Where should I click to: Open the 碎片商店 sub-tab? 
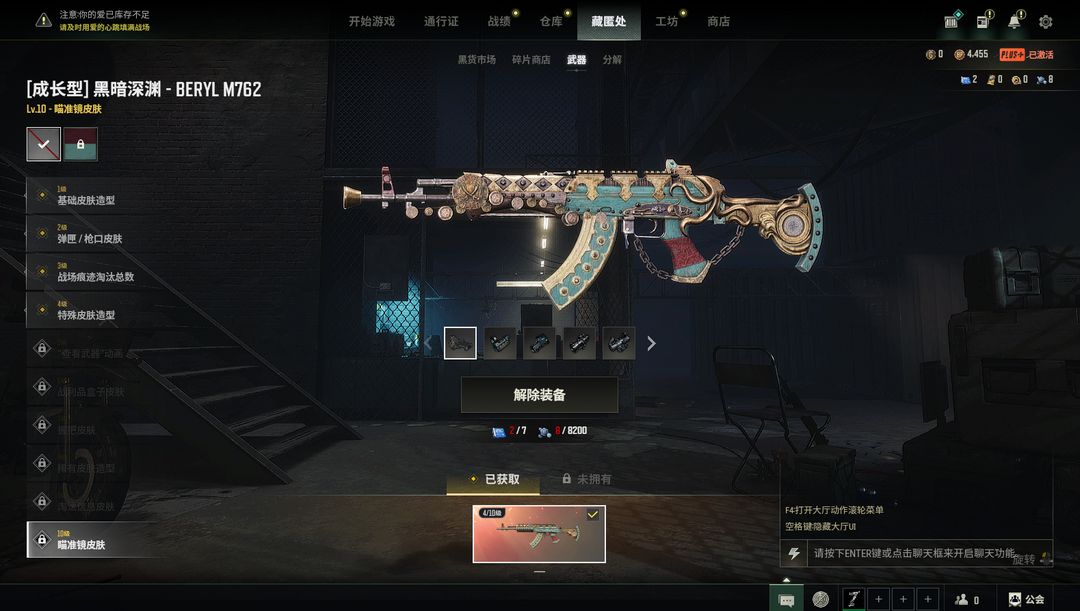(530, 60)
